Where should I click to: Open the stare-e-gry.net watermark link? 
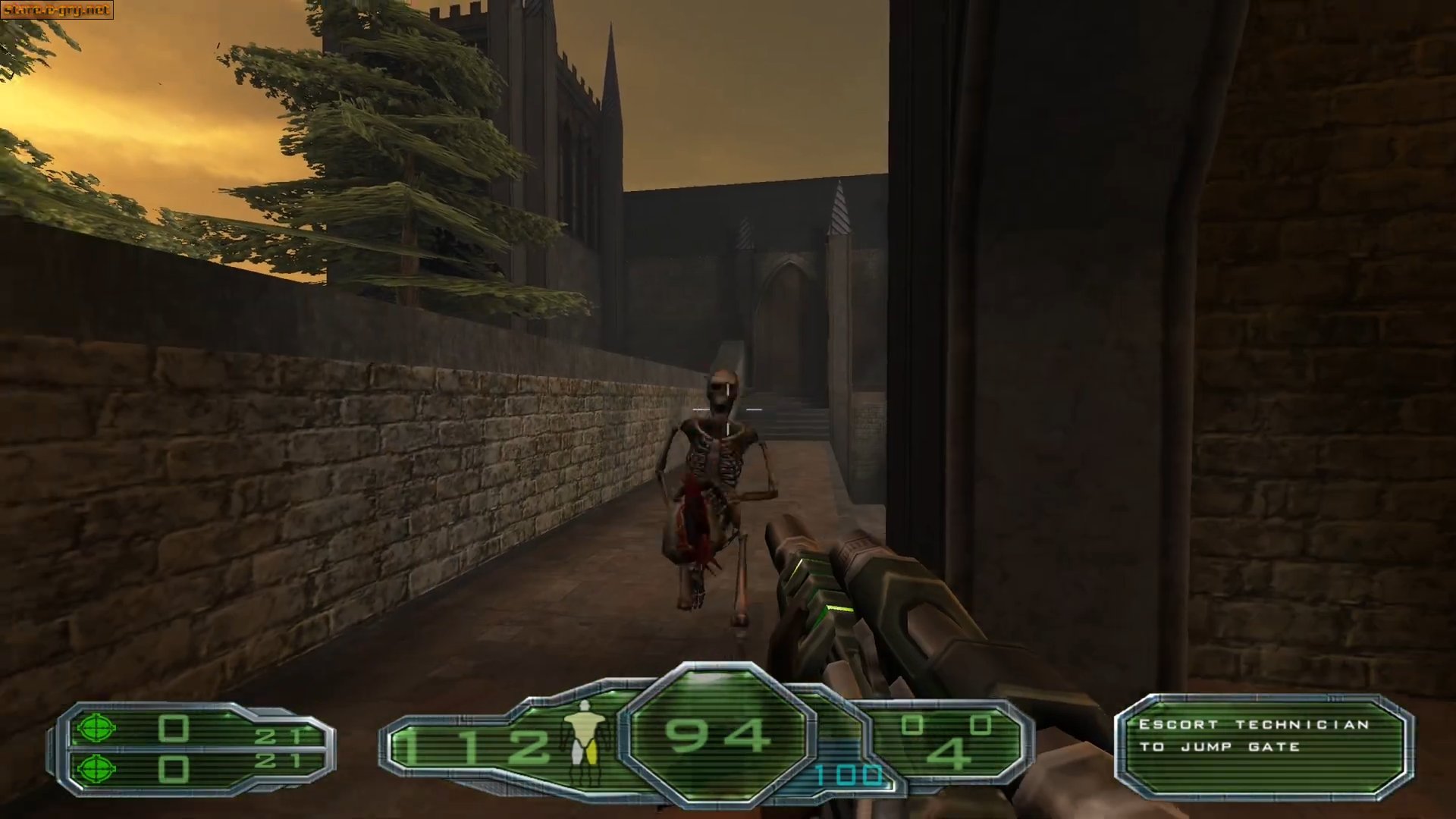coord(57,10)
